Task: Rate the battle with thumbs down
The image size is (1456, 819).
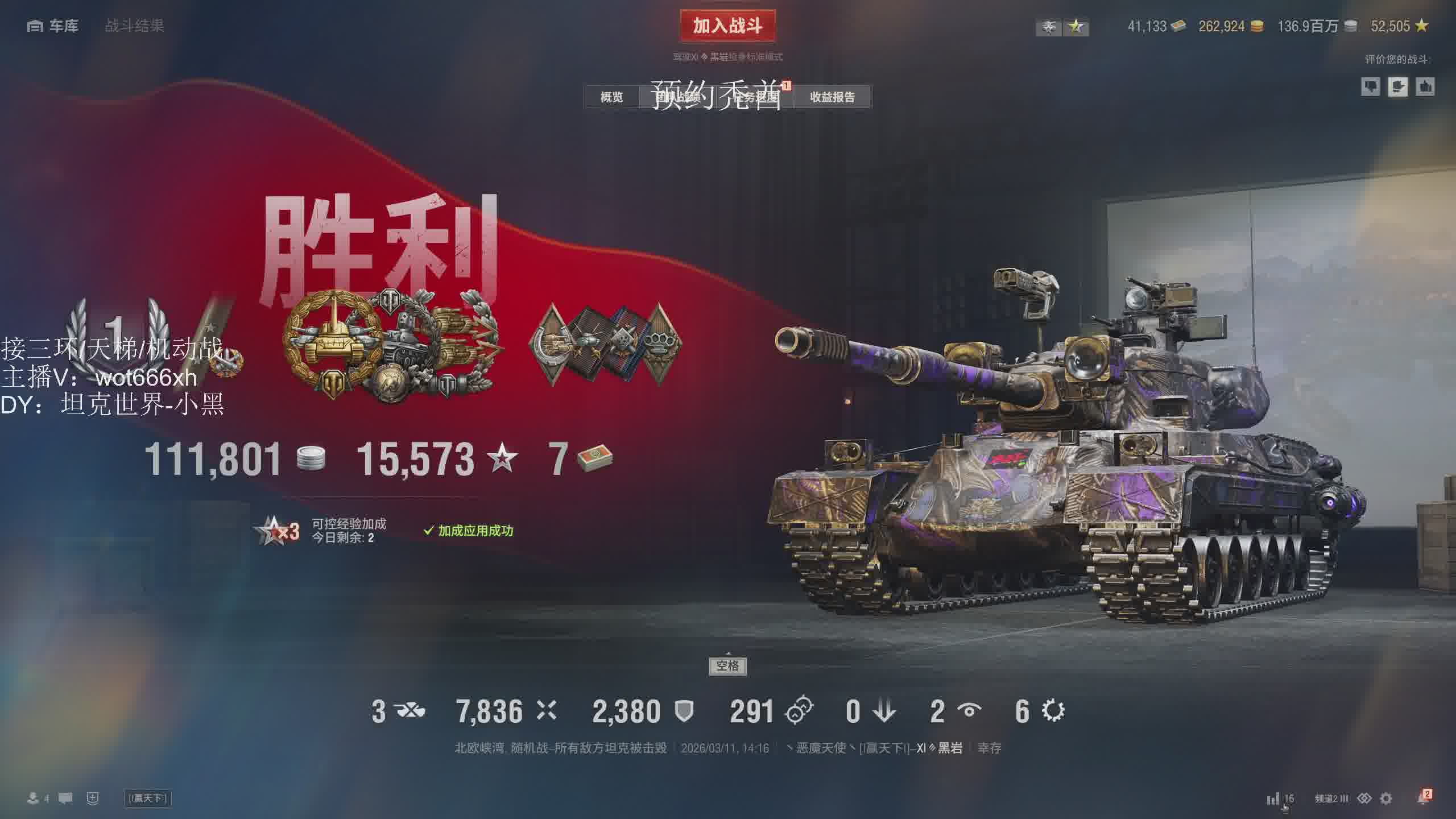Action: click(x=1370, y=87)
